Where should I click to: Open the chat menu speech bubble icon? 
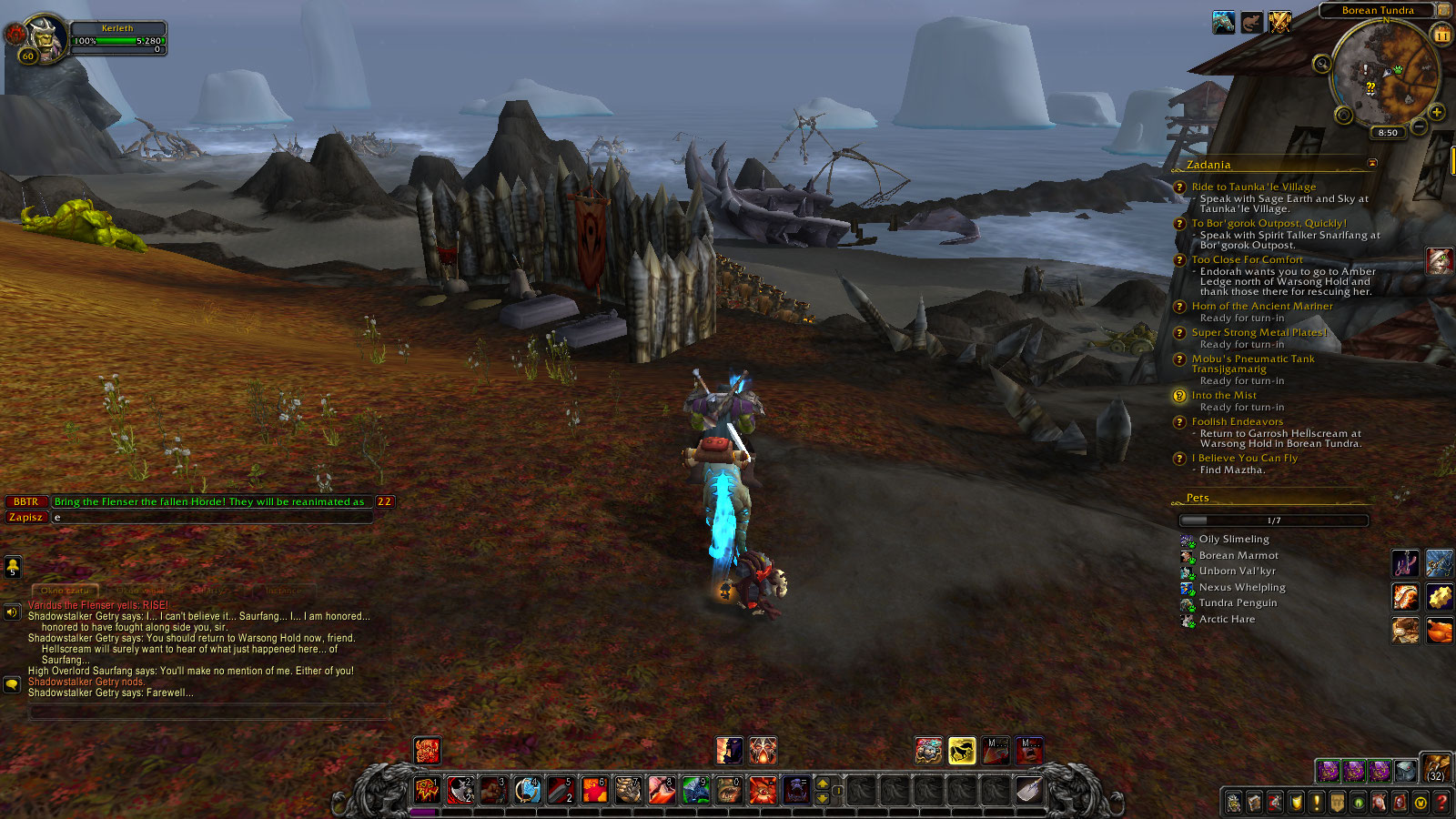pyautogui.click(x=12, y=683)
